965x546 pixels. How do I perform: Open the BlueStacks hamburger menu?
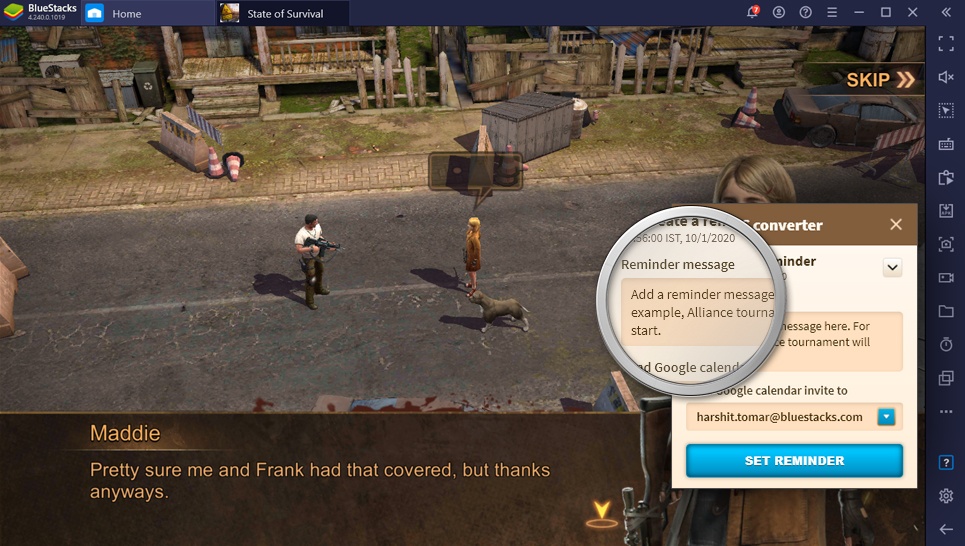(x=831, y=12)
